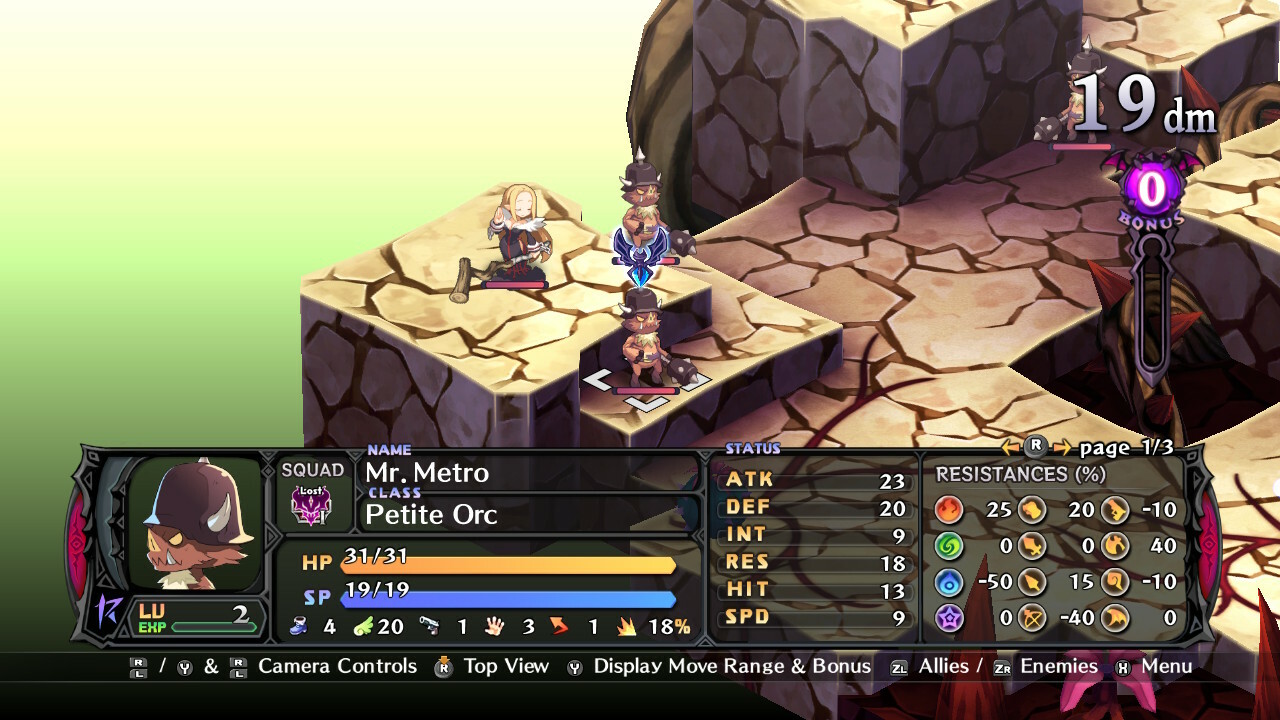Open the Lost squad emblem
The height and width of the screenshot is (720, 1280).
click(311, 505)
